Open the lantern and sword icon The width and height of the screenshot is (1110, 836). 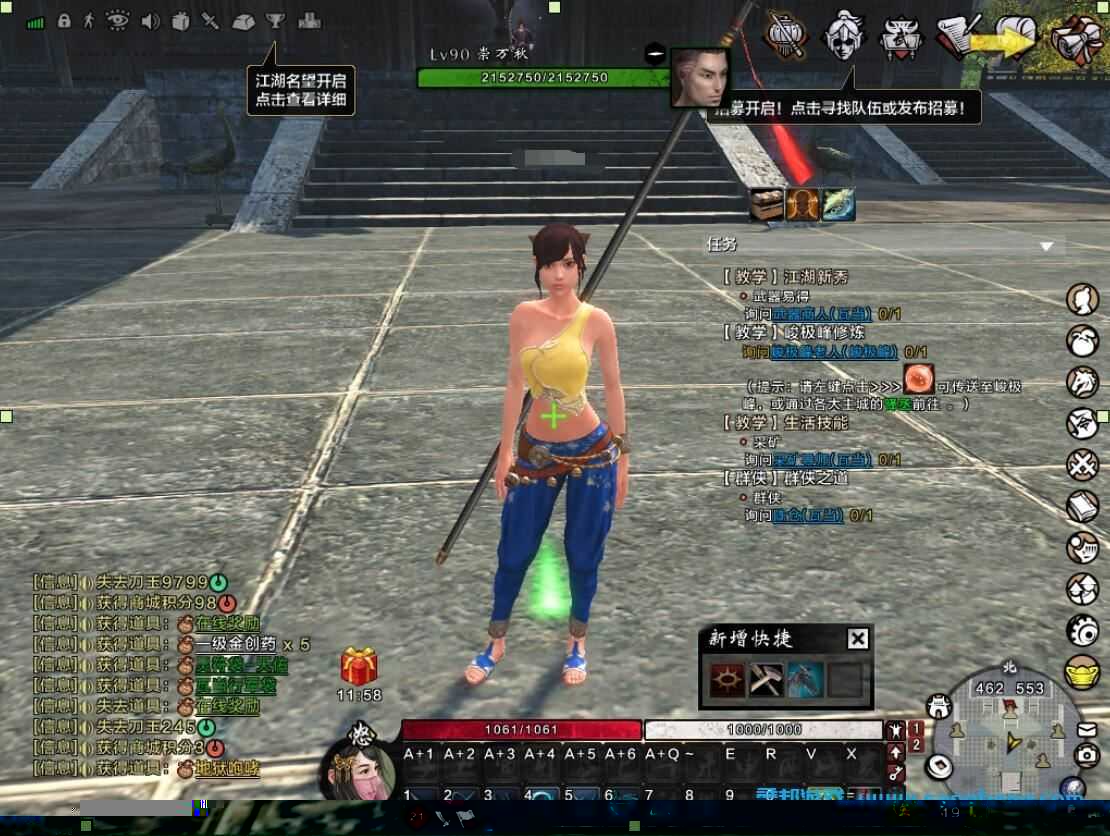point(787,35)
